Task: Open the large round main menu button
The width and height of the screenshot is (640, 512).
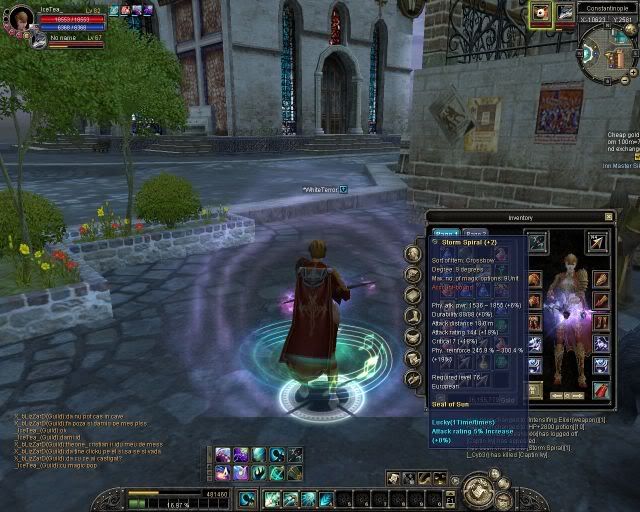Action: (478, 491)
